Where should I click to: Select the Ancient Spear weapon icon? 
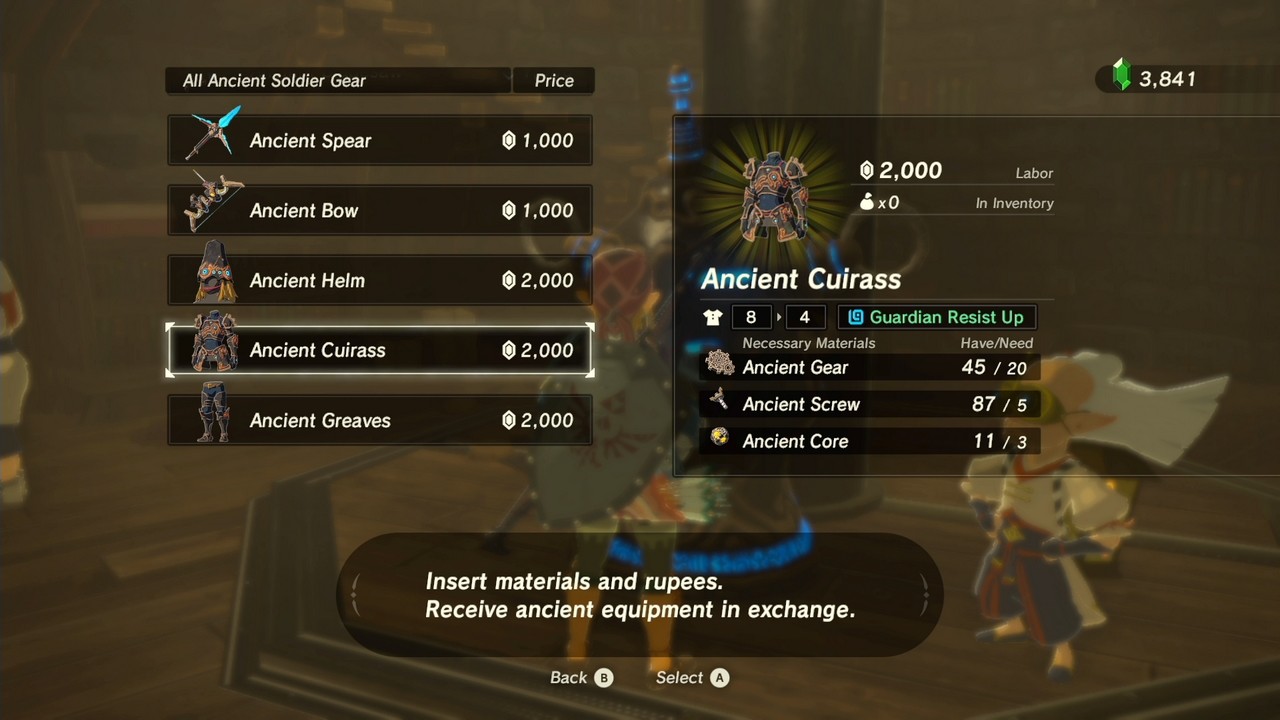208,138
